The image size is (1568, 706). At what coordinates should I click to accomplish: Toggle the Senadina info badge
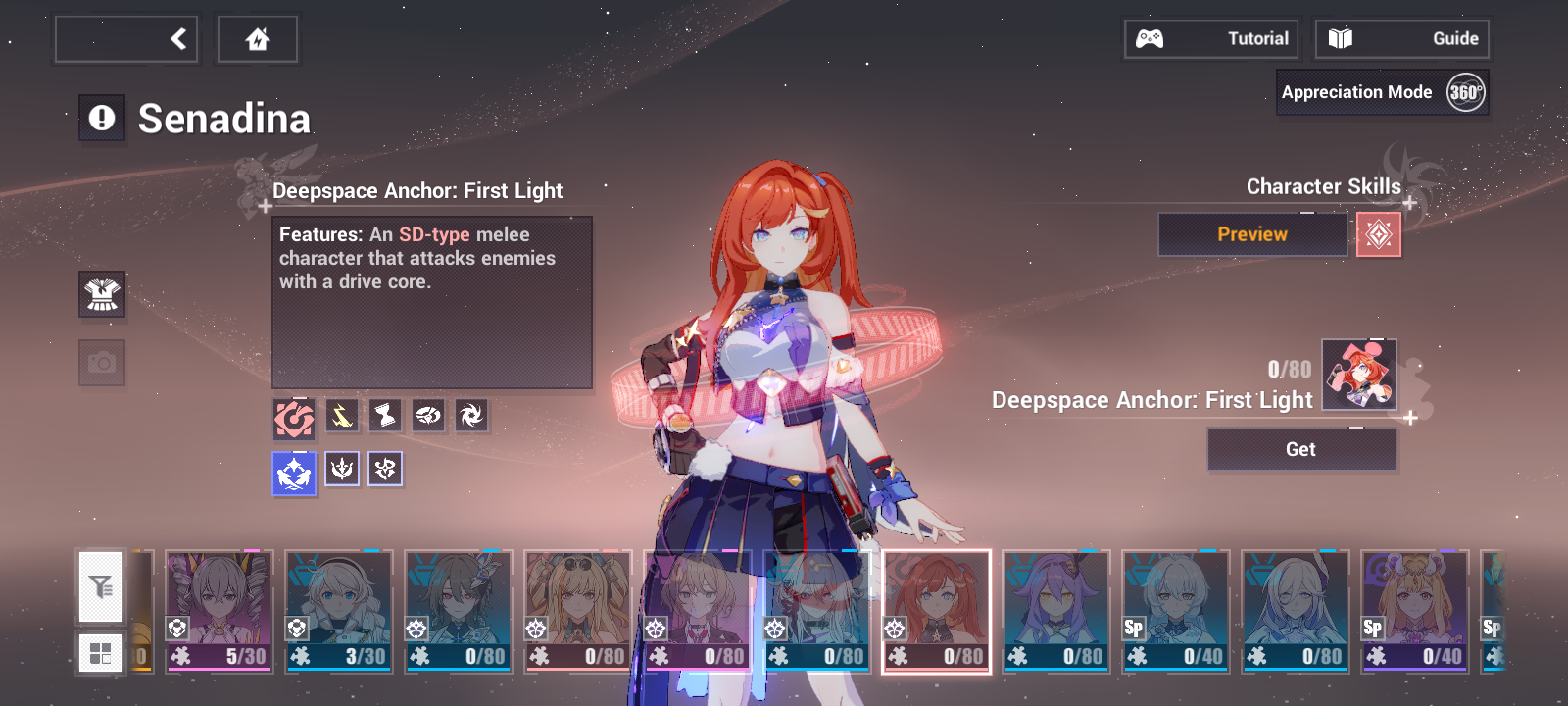(x=102, y=118)
